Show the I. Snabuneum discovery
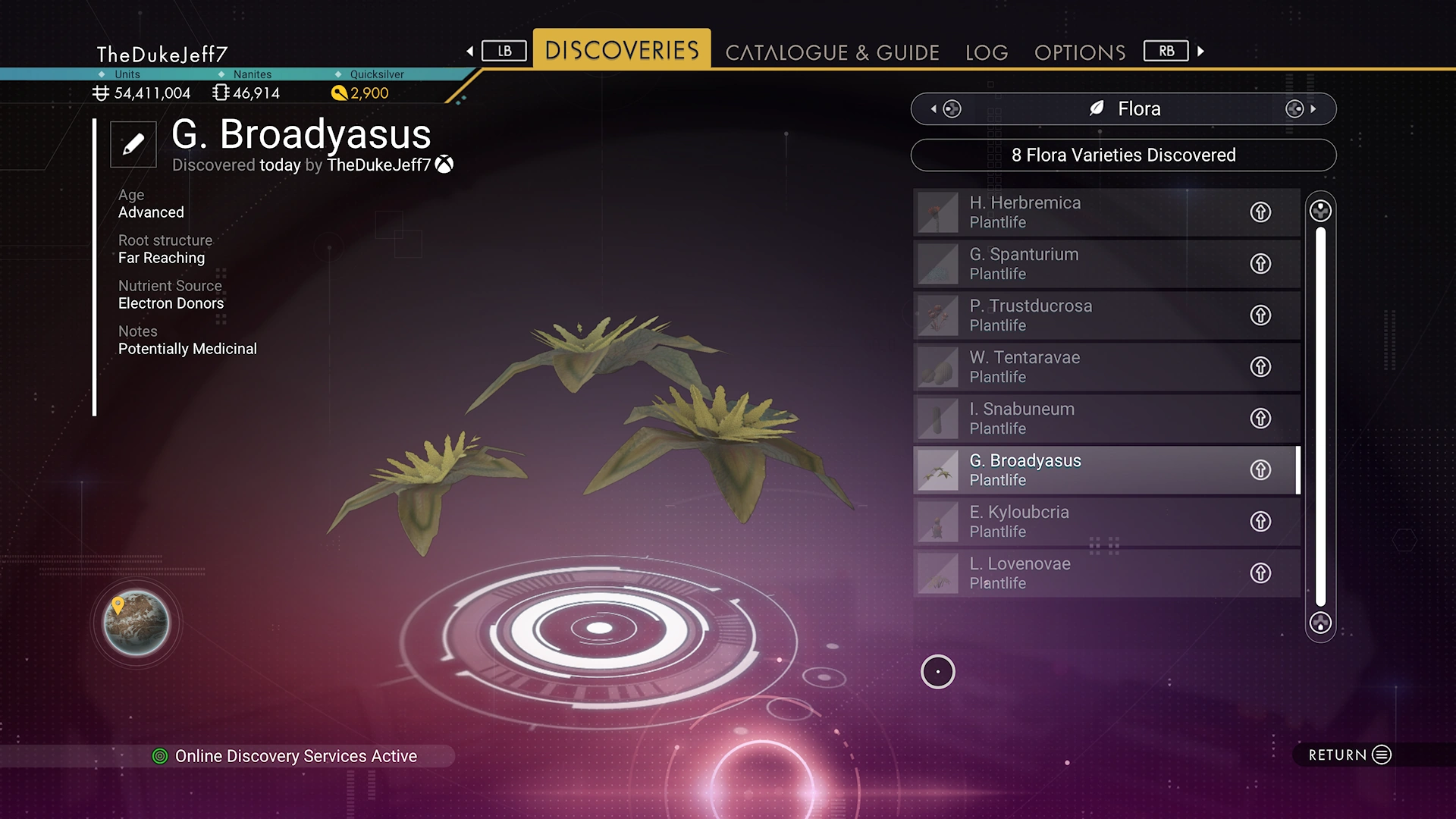This screenshot has height=819, width=1456. pos(1077,419)
